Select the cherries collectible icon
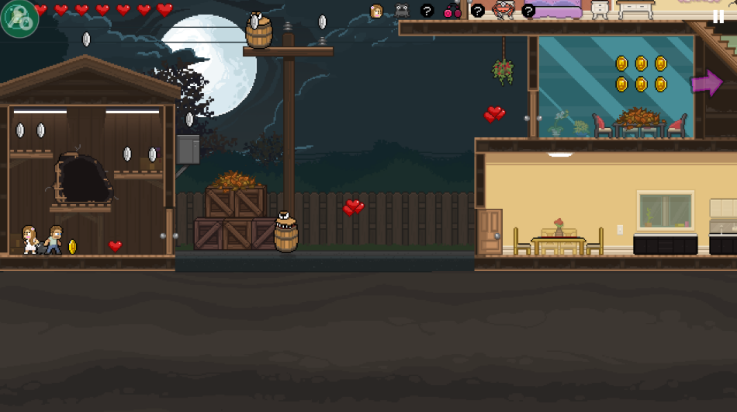 (452, 12)
